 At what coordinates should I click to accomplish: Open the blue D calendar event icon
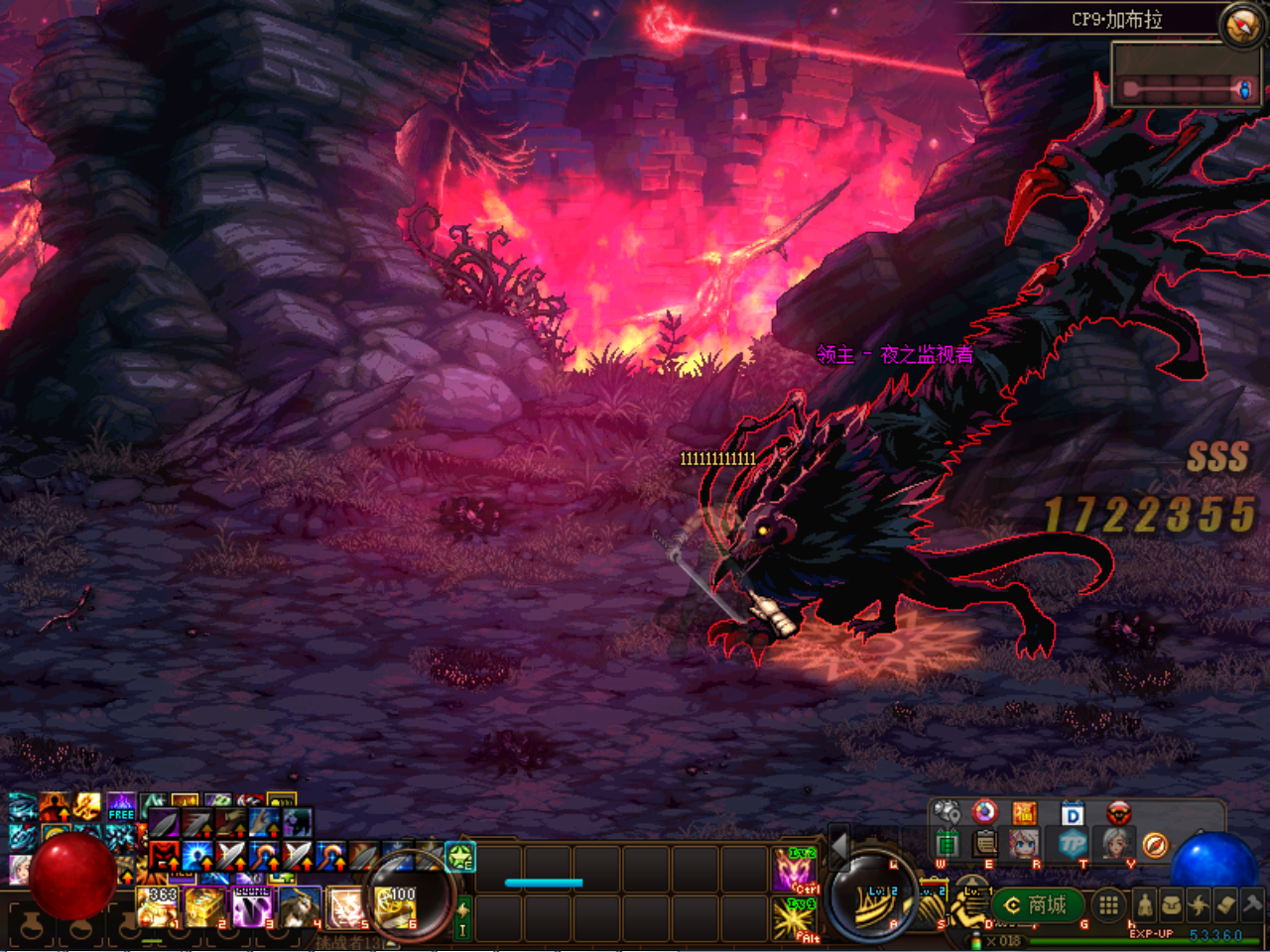pos(1072,813)
